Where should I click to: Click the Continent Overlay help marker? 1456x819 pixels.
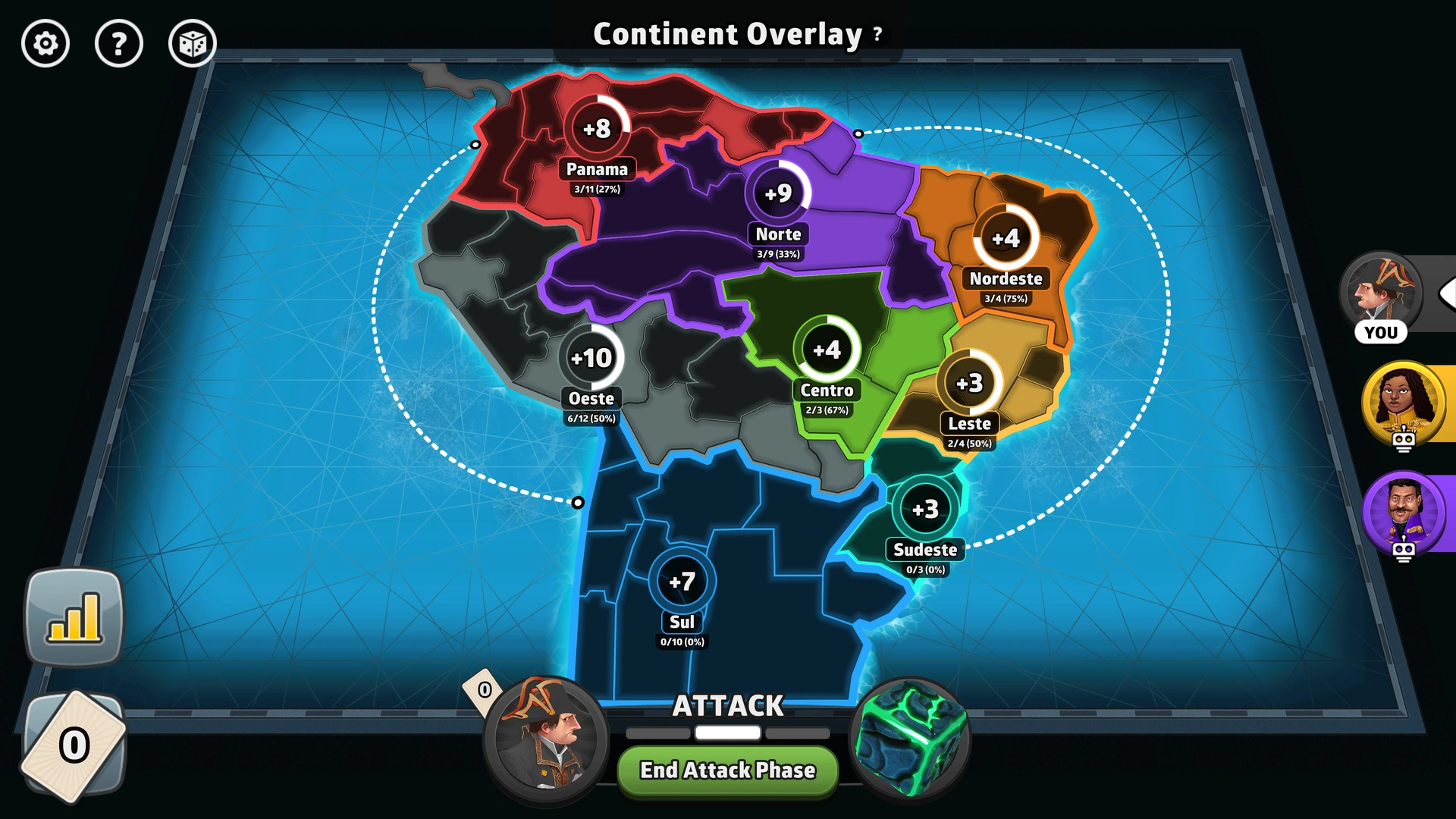(x=877, y=34)
